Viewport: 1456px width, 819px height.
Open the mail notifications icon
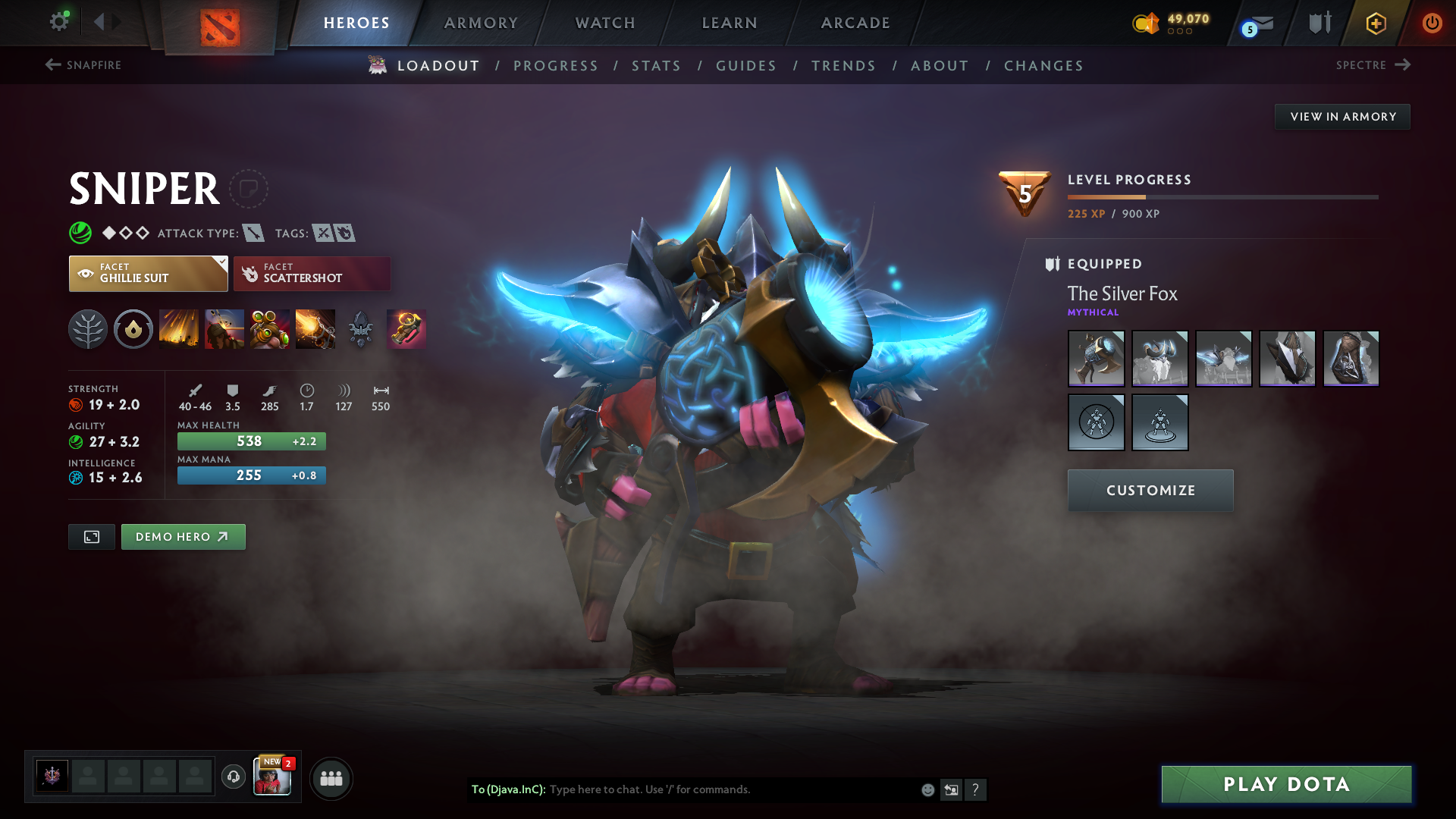[x=1259, y=24]
